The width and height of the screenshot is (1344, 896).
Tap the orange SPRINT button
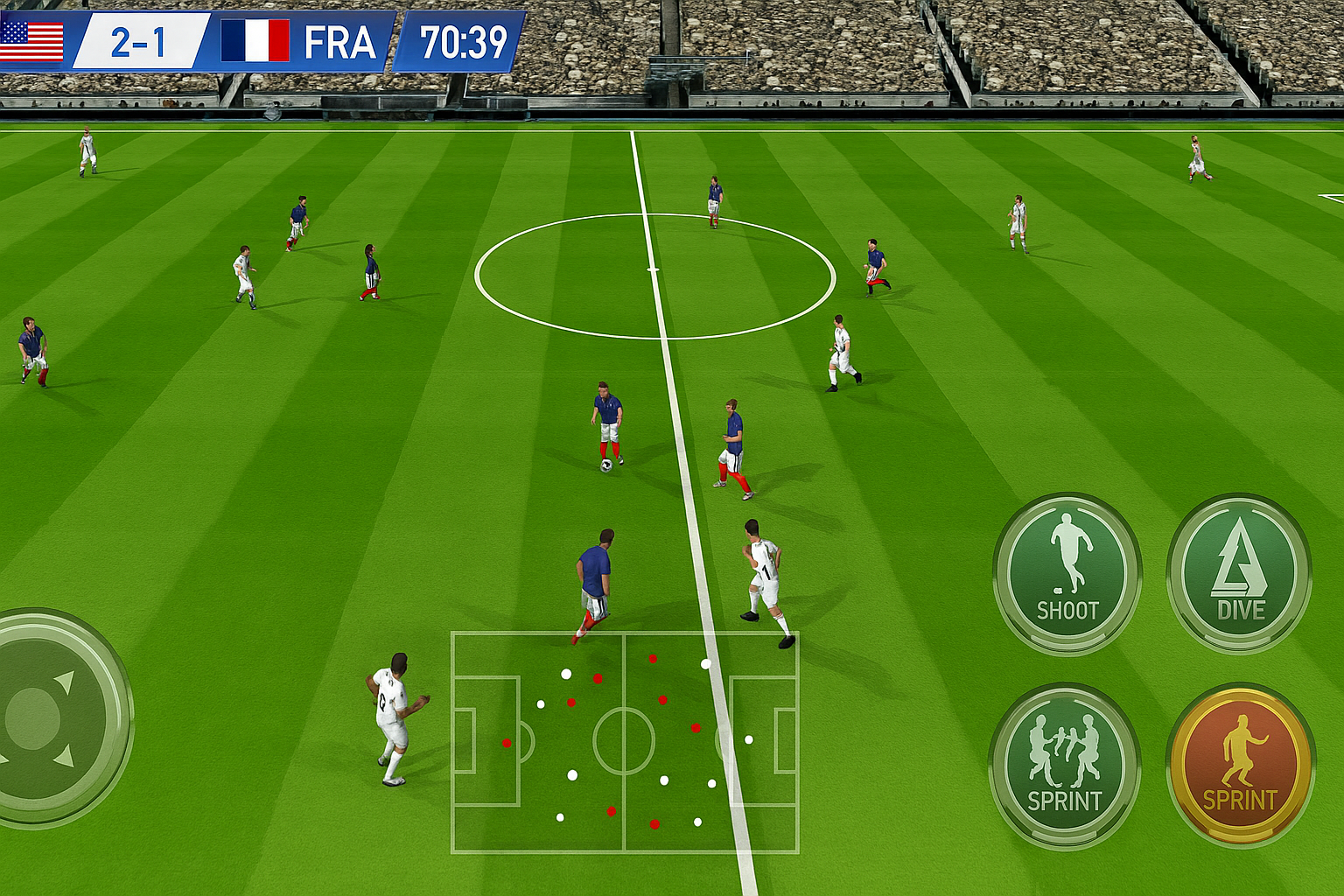point(1240,766)
